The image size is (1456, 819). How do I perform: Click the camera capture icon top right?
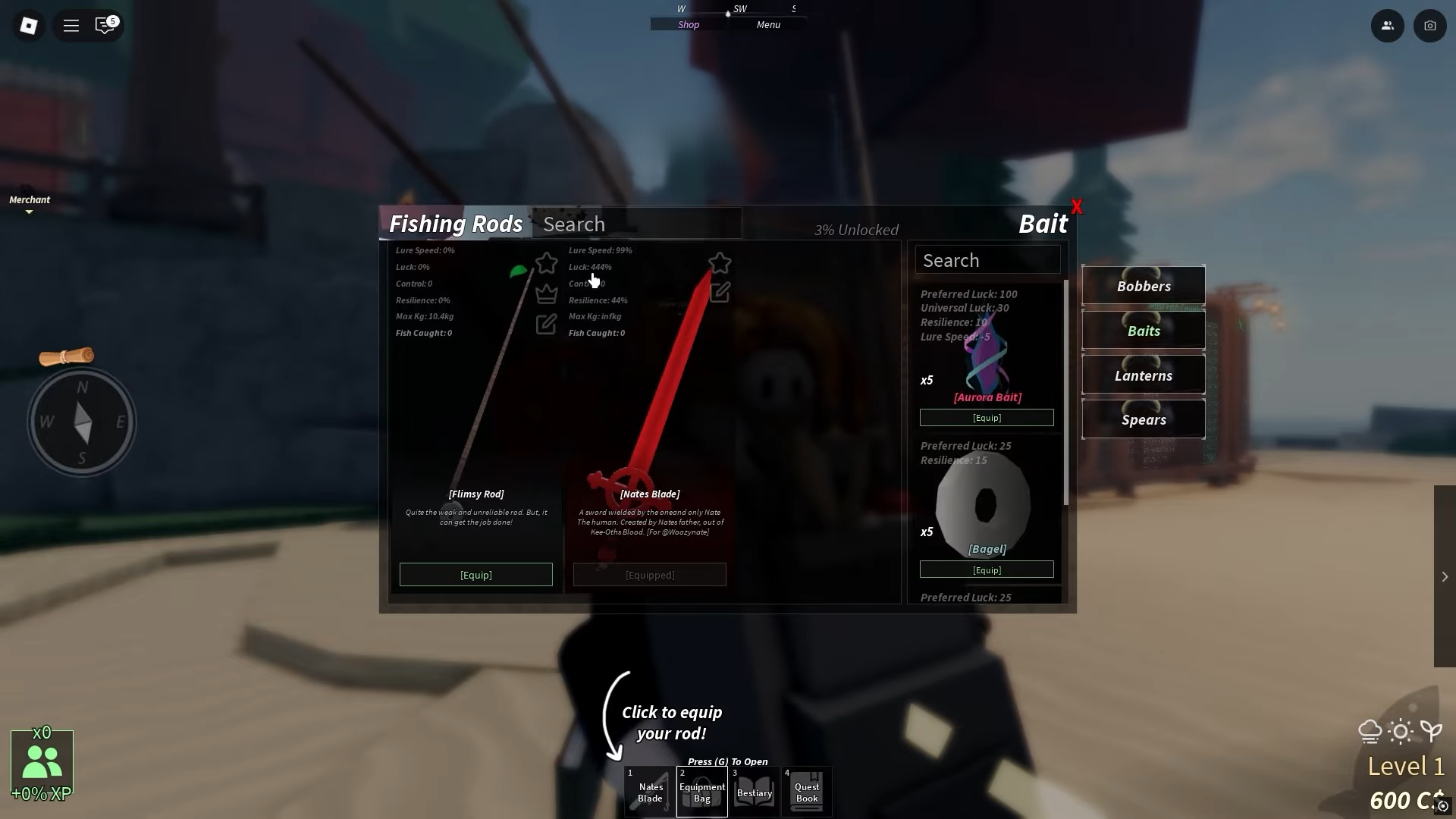coord(1430,25)
